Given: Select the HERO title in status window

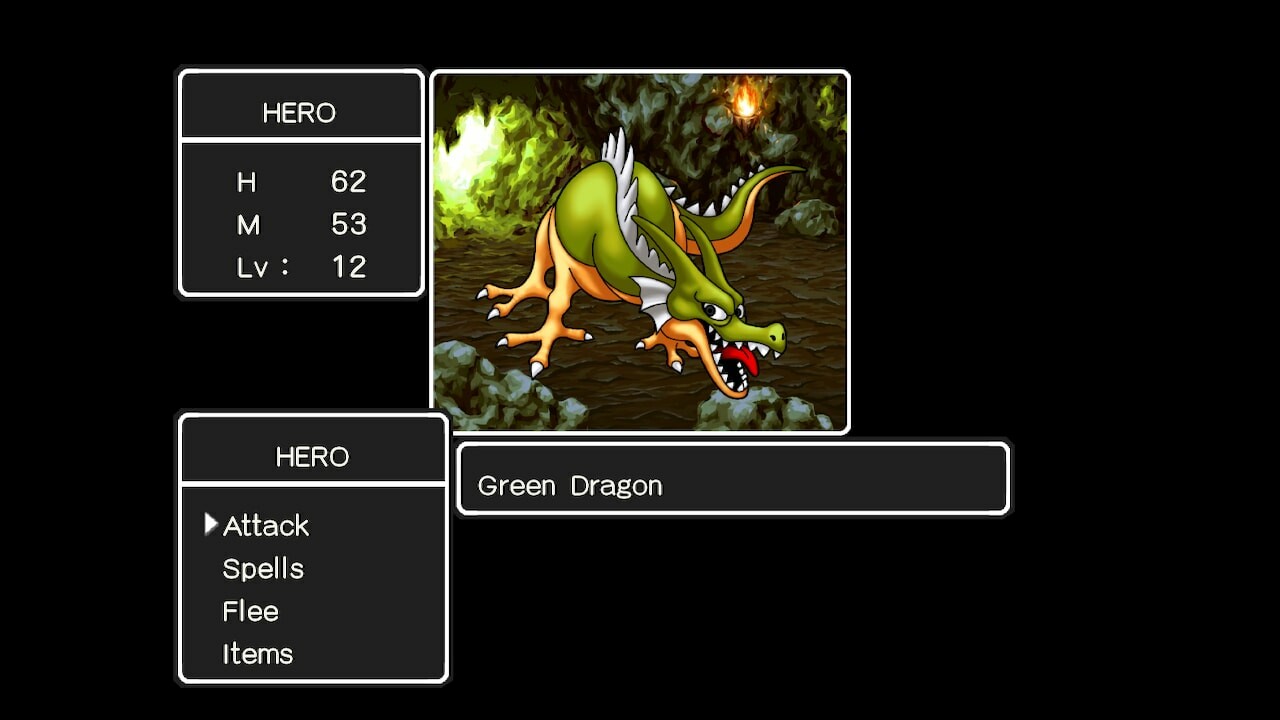Looking at the screenshot, I should click(x=300, y=113).
